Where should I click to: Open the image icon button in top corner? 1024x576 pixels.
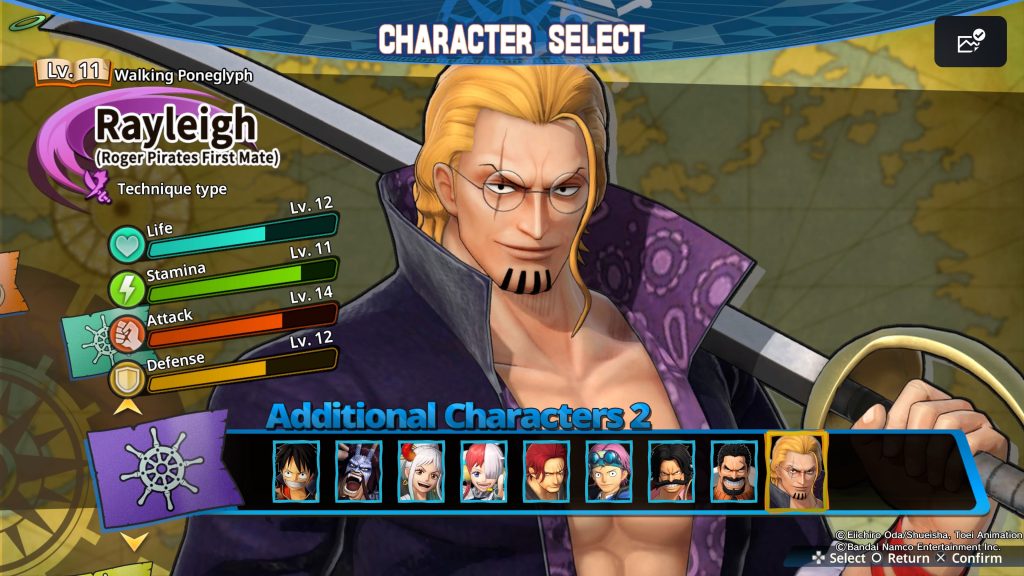(x=970, y=42)
